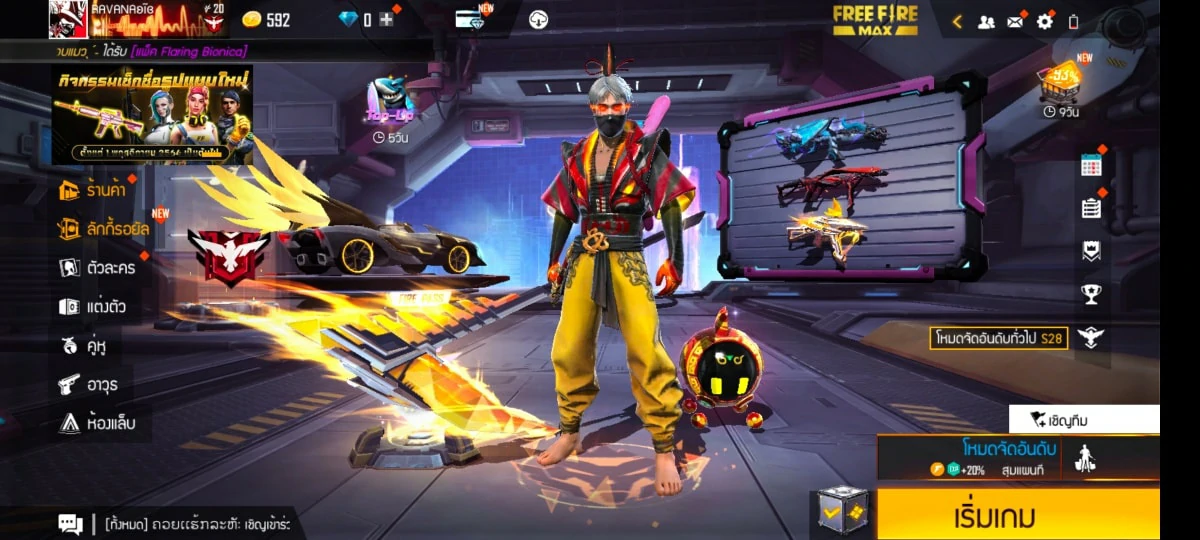Open the chat box with speech bubble
1200x540 pixels.
pos(70,523)
